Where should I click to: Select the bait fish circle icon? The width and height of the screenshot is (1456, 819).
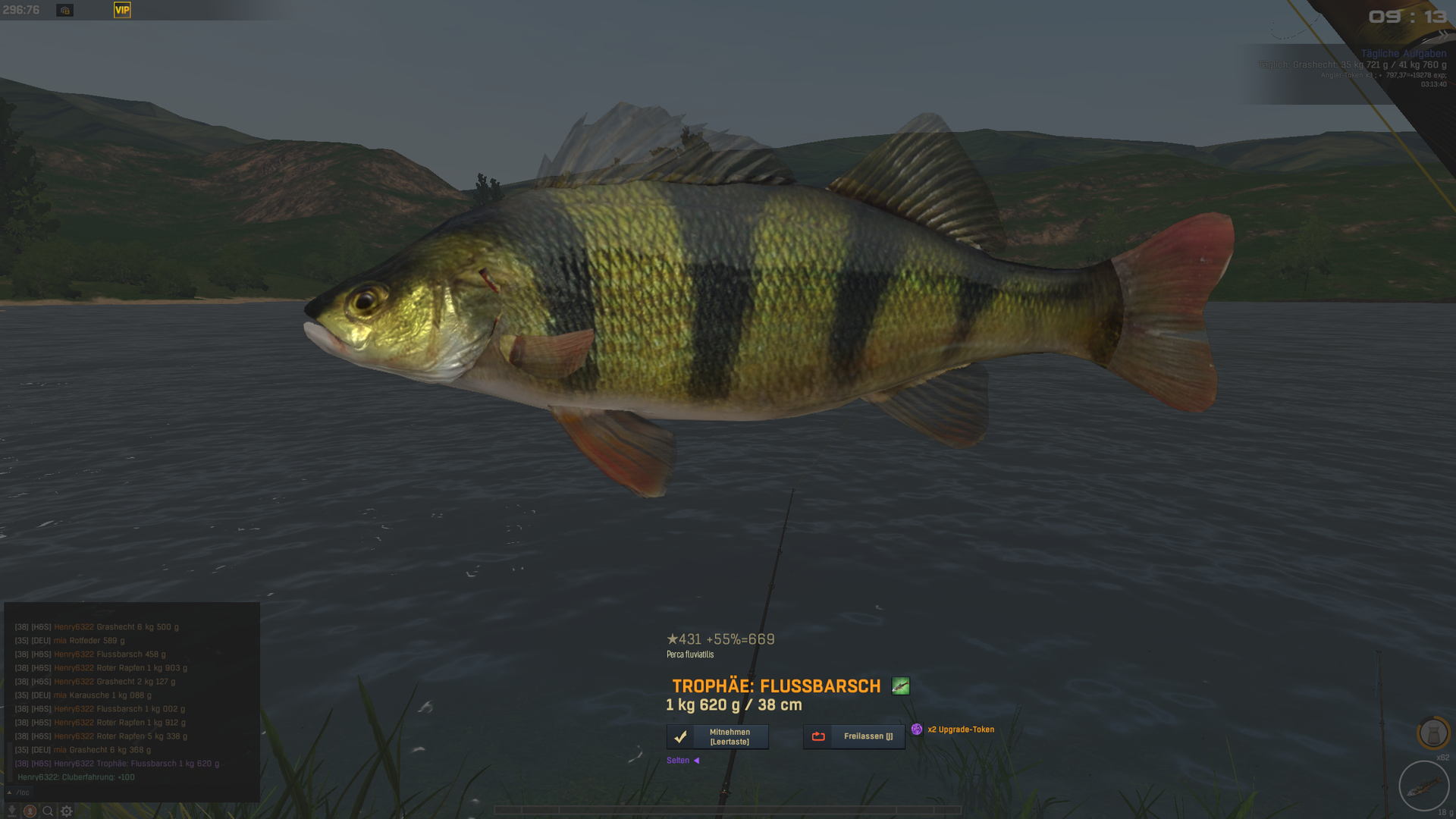tap(1423, 786)
